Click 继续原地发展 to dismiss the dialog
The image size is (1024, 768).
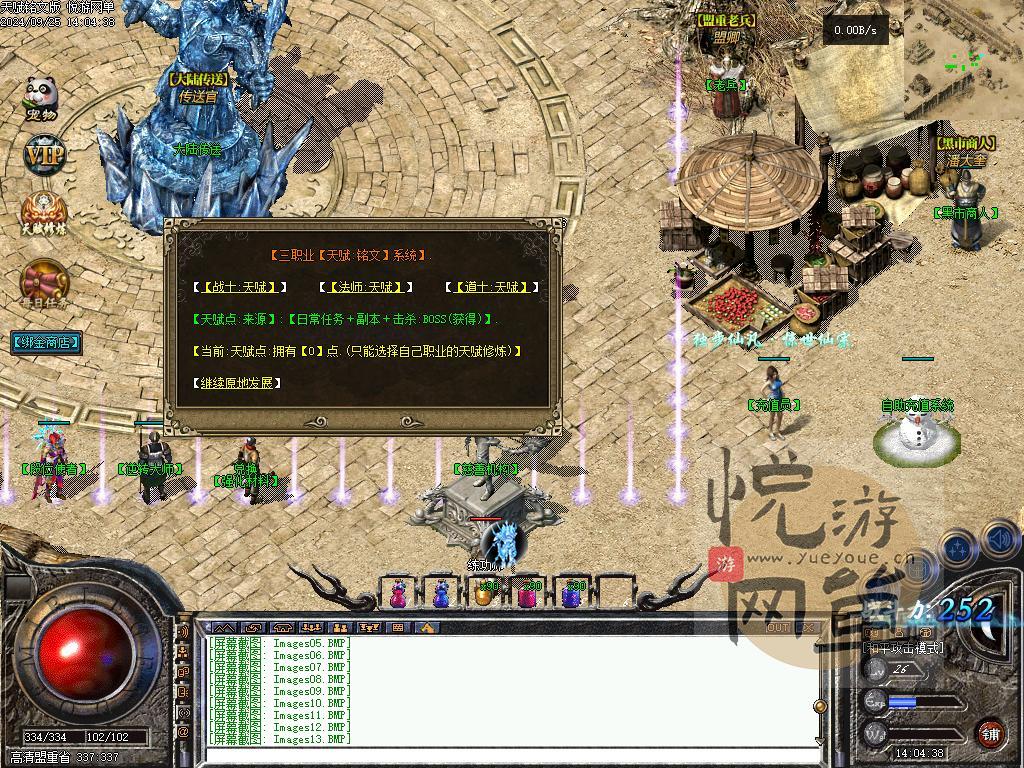click(x=236, y=383)
